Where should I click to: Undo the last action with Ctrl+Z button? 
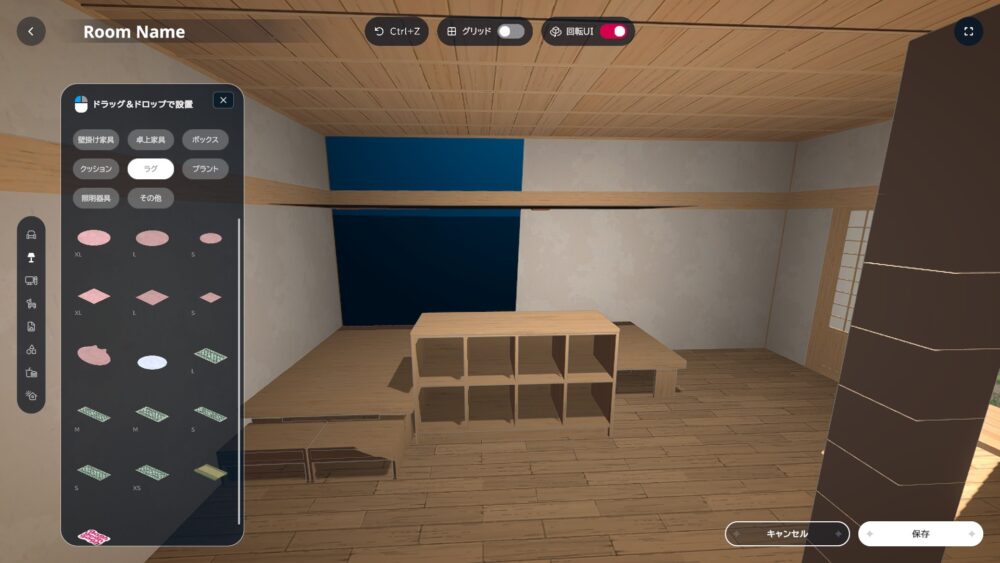click(396, 32)
